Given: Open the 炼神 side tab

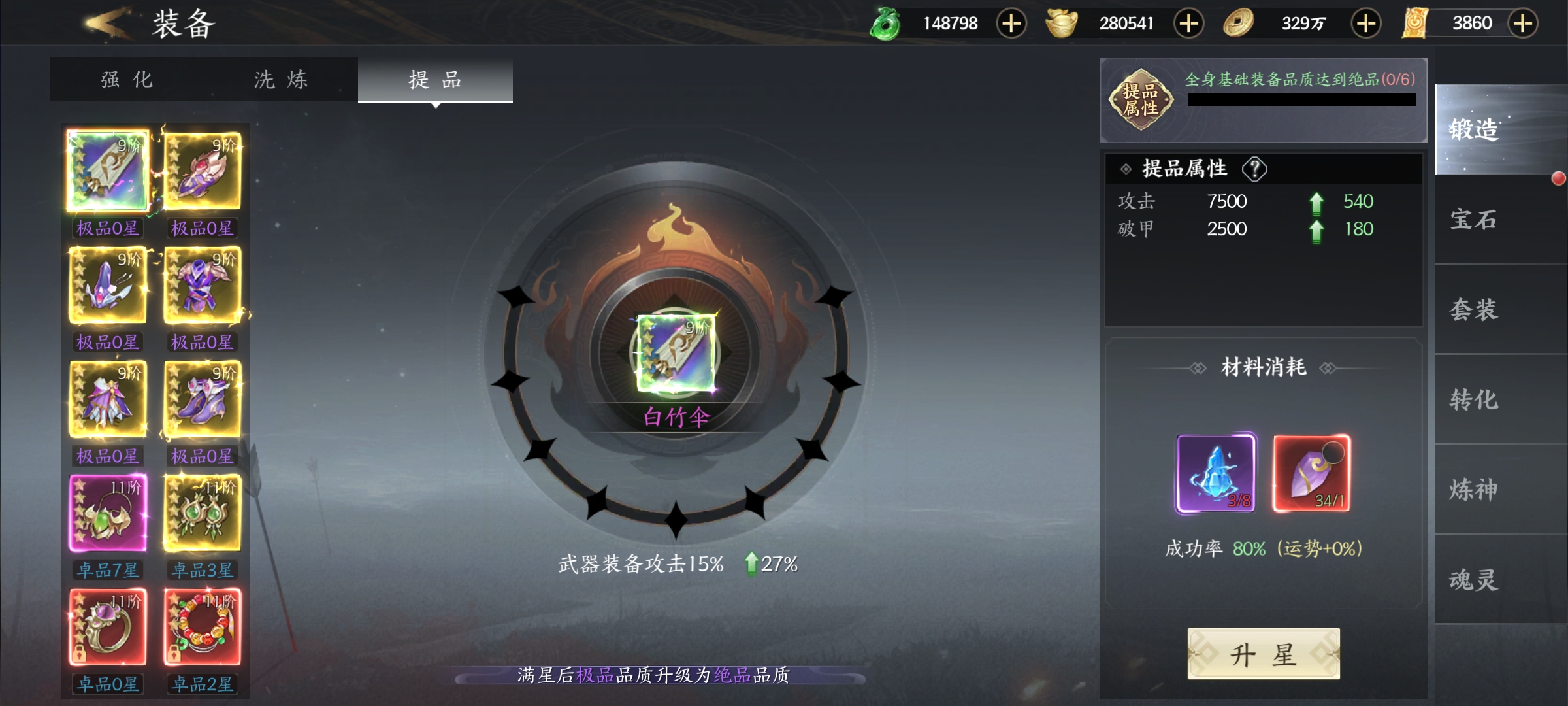Looking at the screenshot, I should pos(1474,490).
